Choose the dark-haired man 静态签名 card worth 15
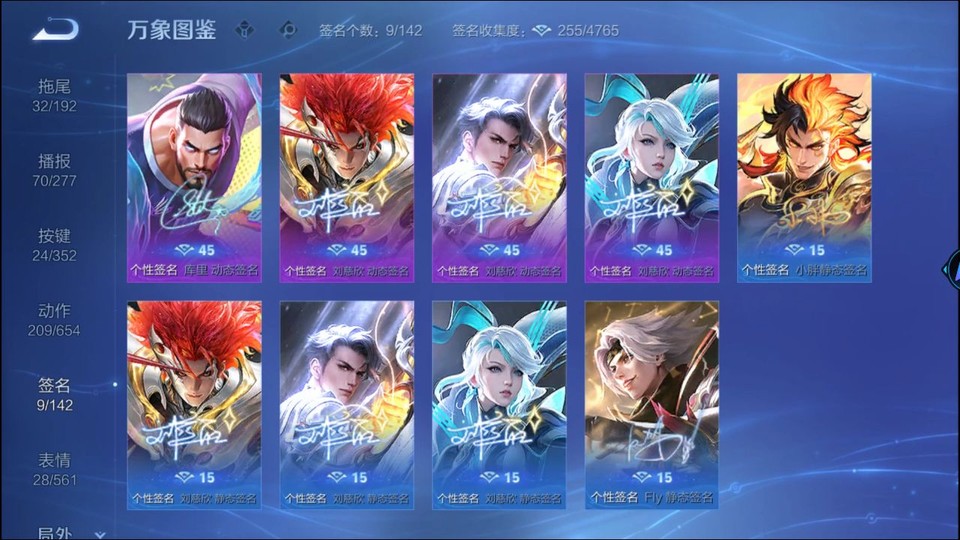 coord(347,405)
